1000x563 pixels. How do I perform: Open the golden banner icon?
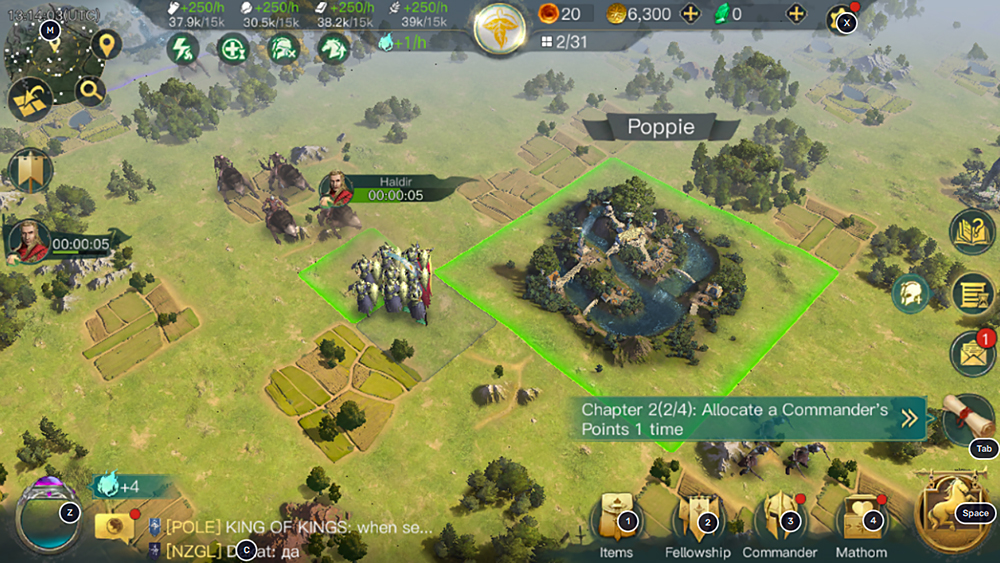pos(31,170)
